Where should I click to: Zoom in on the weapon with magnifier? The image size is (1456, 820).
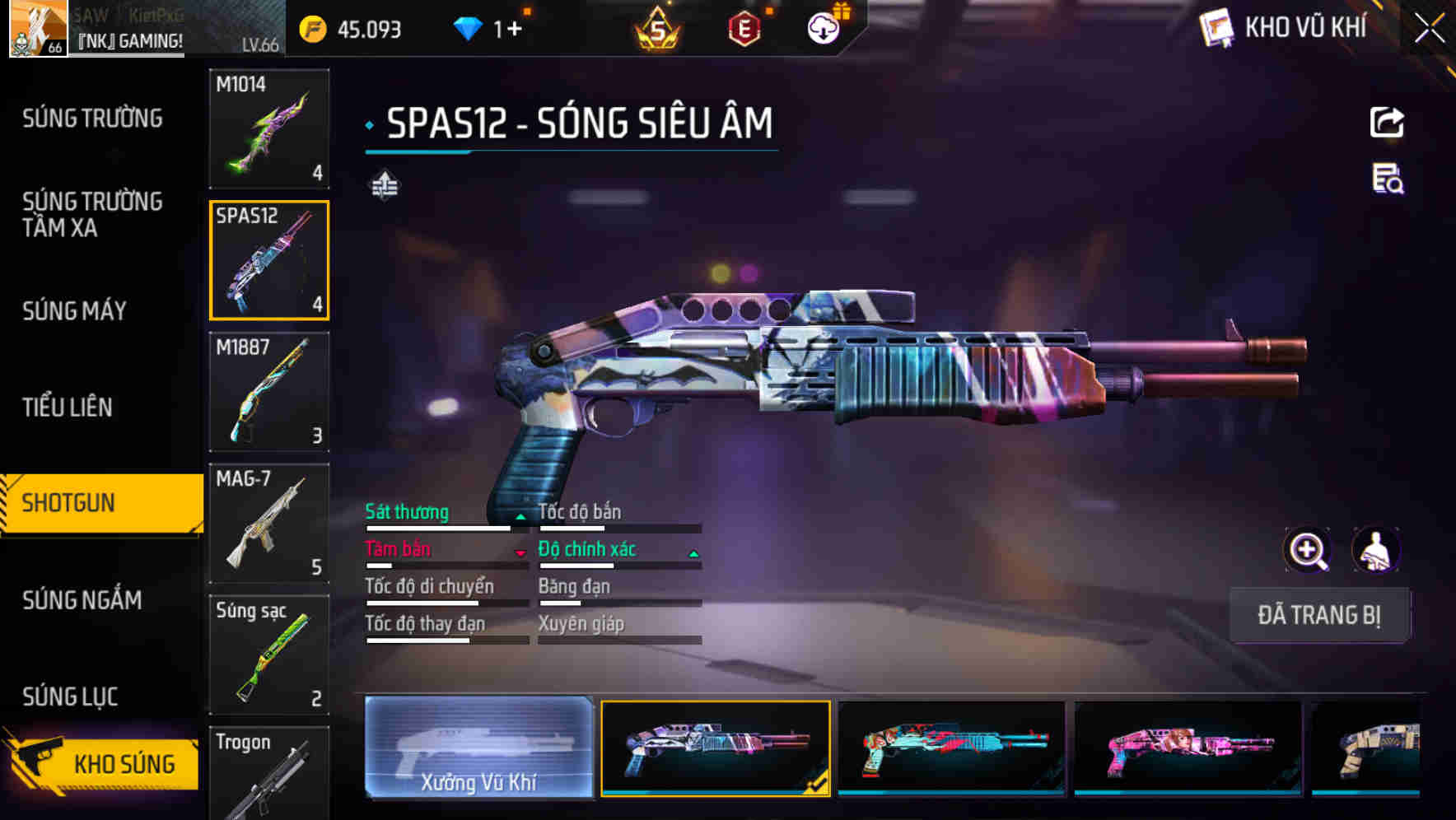1308,550
